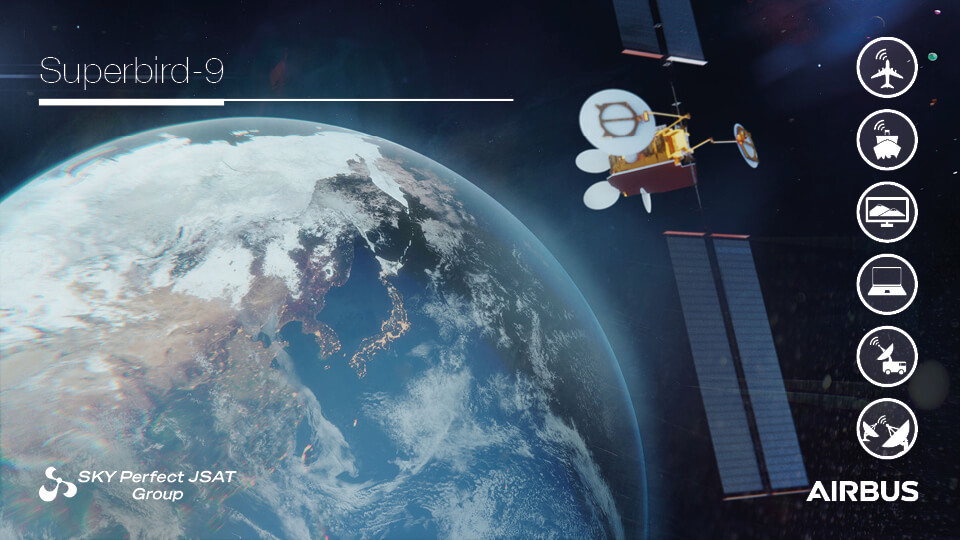Open the SKY Perfect JSAT Group logo
Screen dimensions: 960x540
click(x=137, y=484)
